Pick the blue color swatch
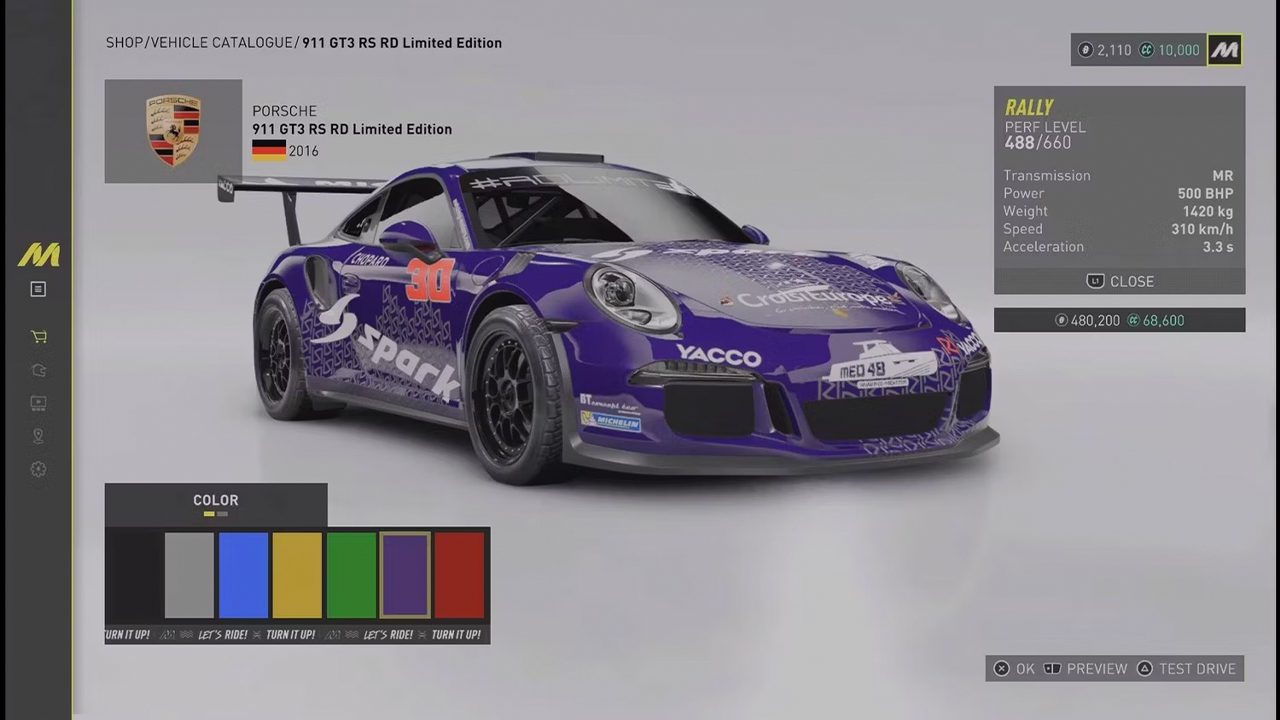1280x720 pixels. pos(243,575)
